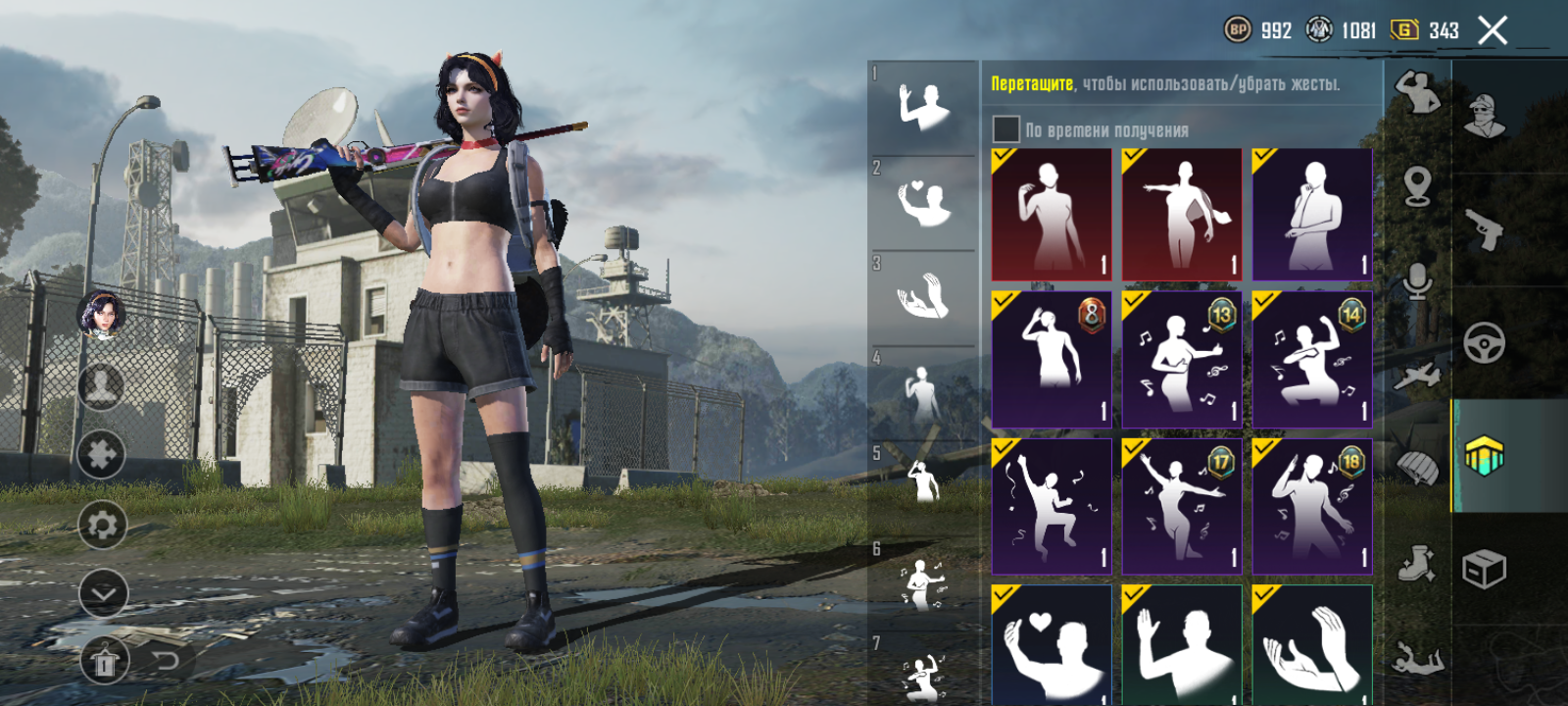
Task: Open the gear settings button
Action: click(102, 525)
